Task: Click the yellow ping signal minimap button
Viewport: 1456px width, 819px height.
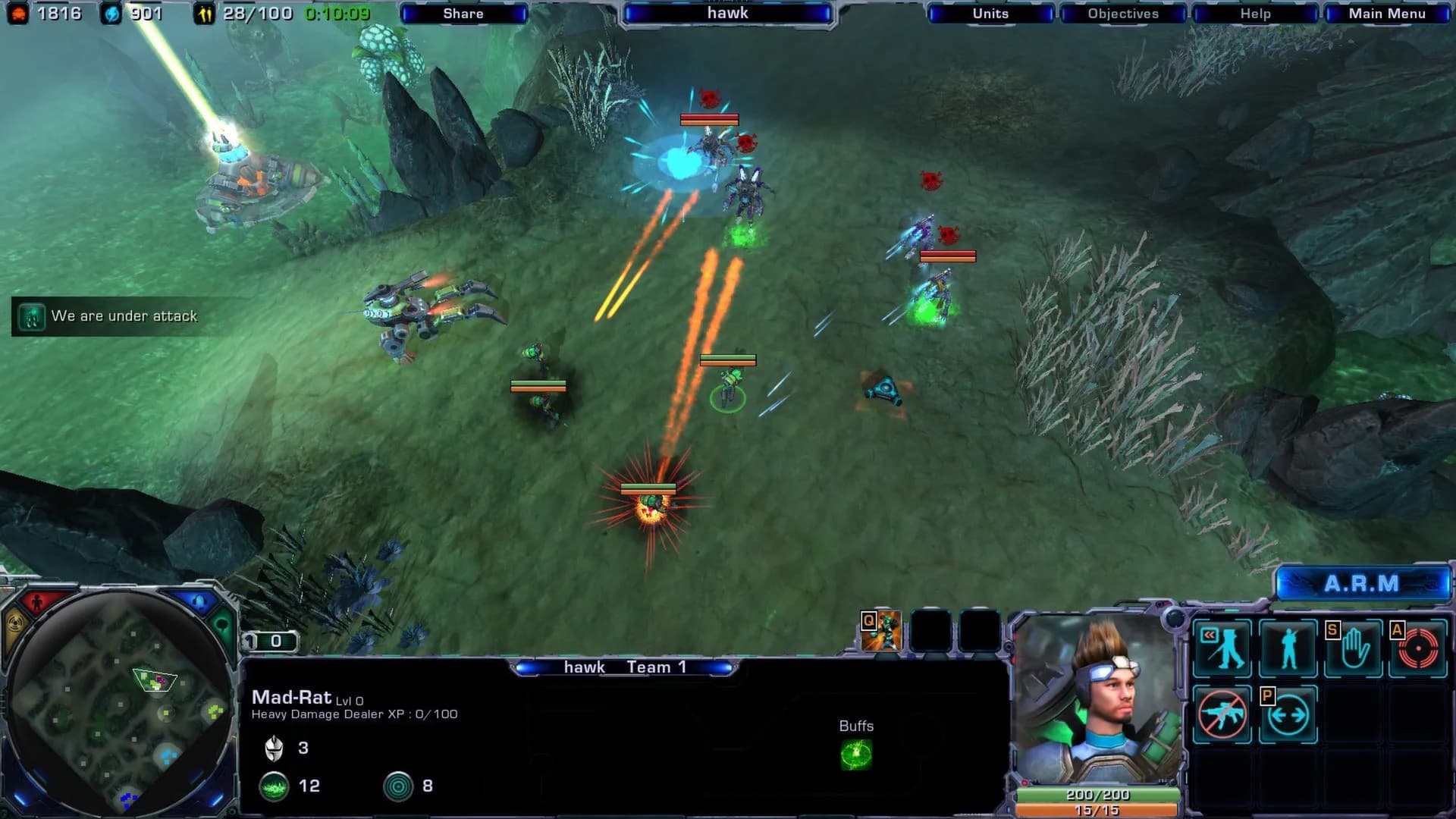Action: [15, 628]
